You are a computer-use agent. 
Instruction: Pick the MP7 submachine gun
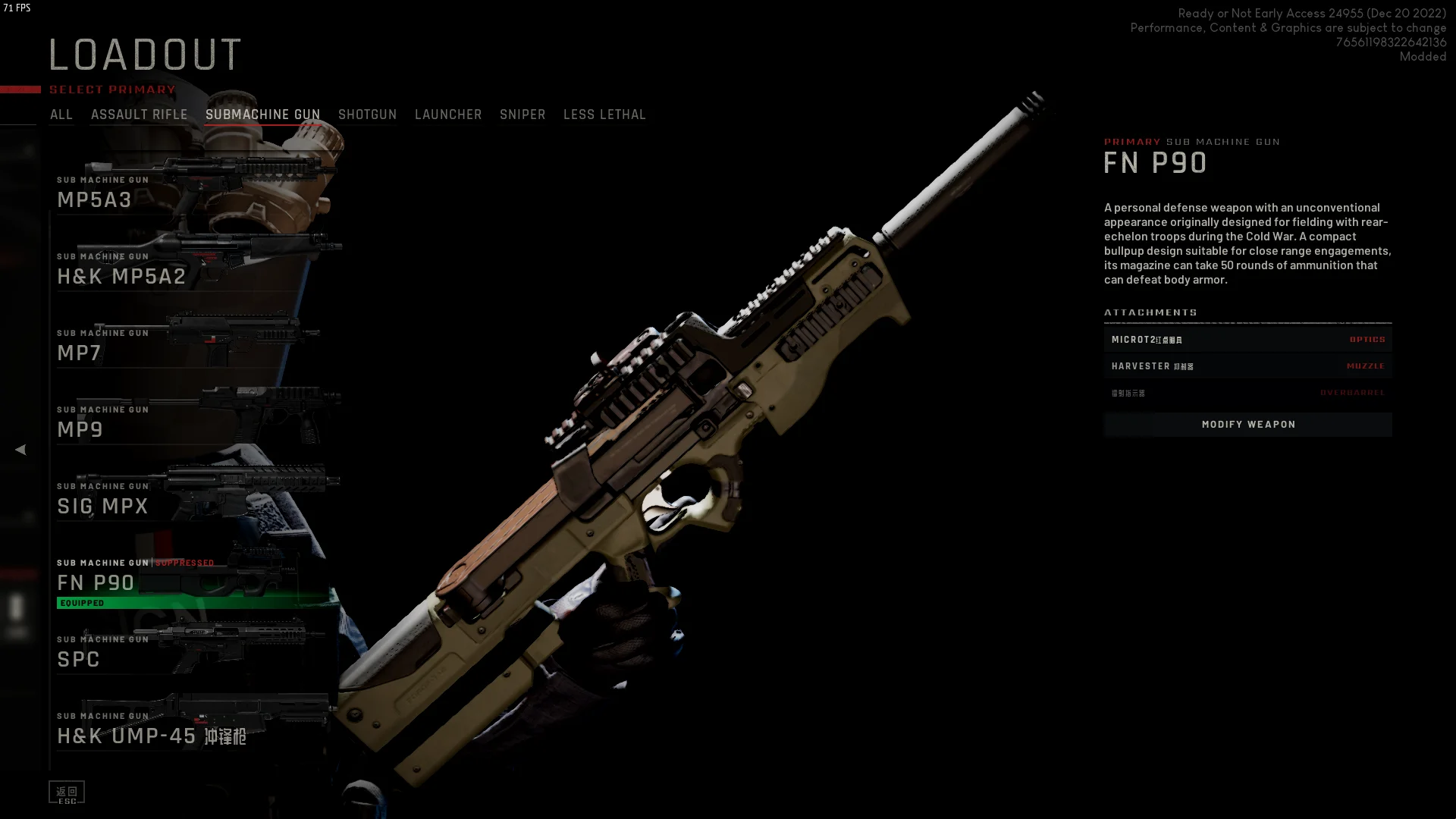190,344
